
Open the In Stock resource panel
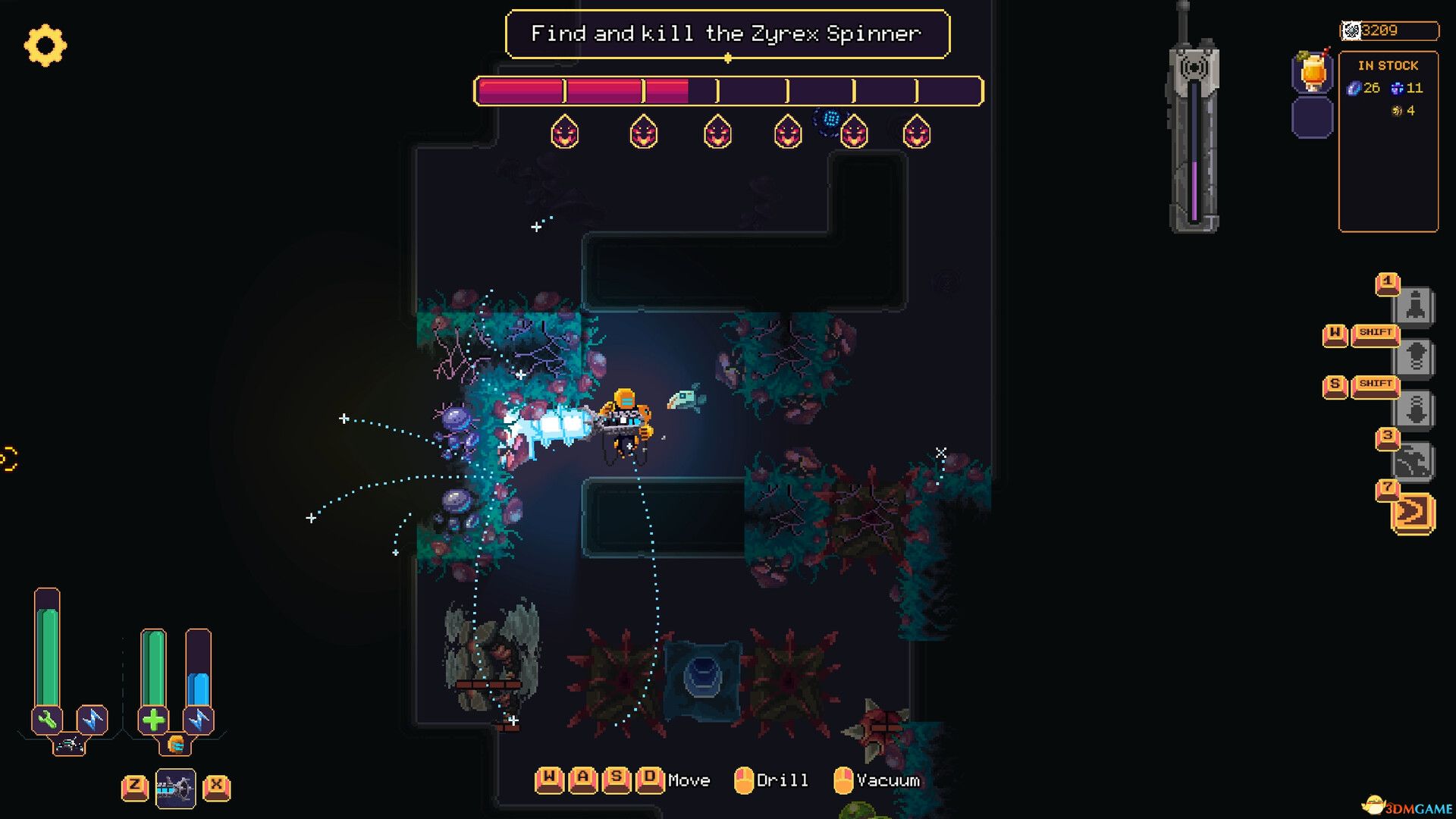coord(1388,141)
